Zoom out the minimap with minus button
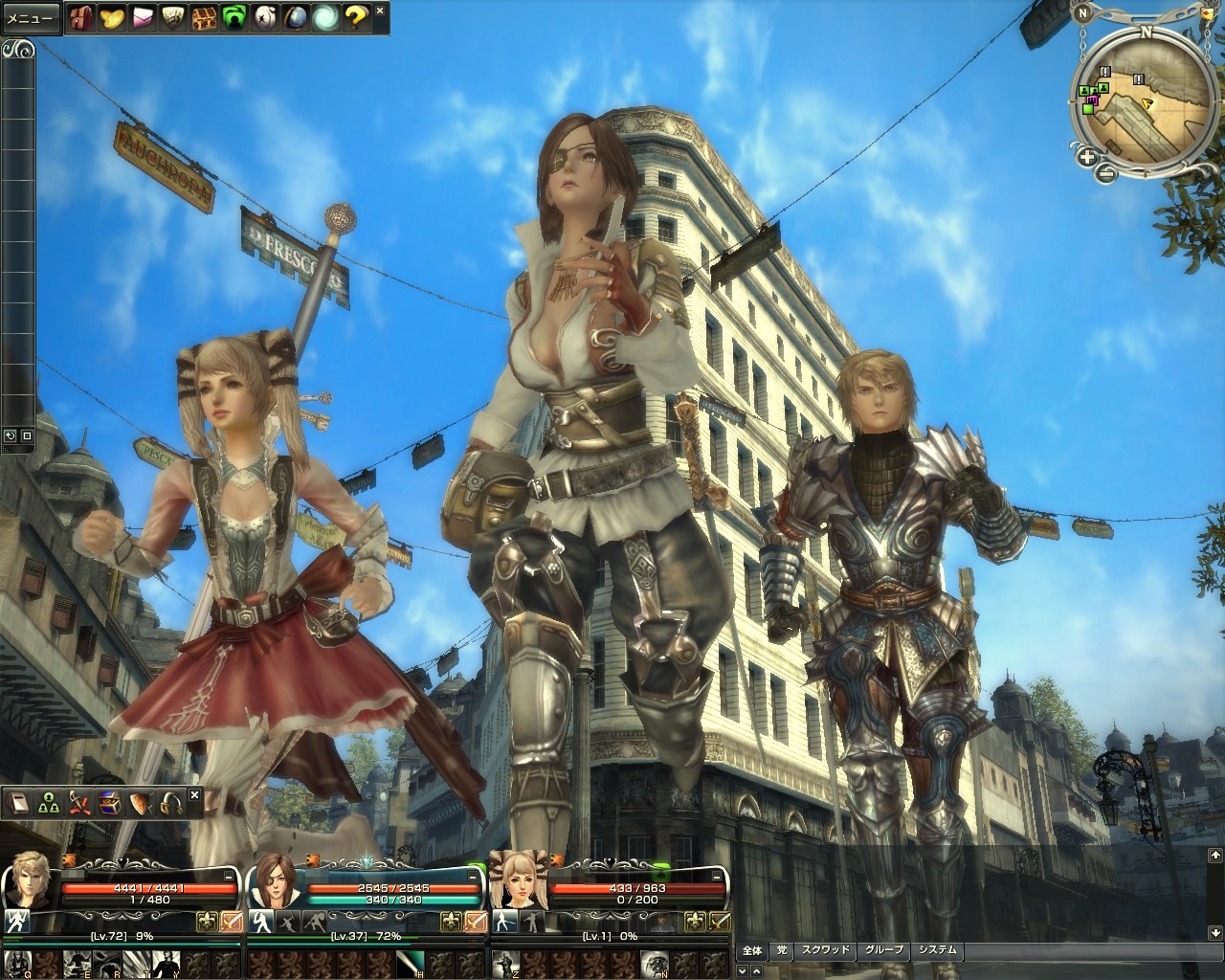The width and height of the screenshot is (1225, 980). tap(1106, 172)
